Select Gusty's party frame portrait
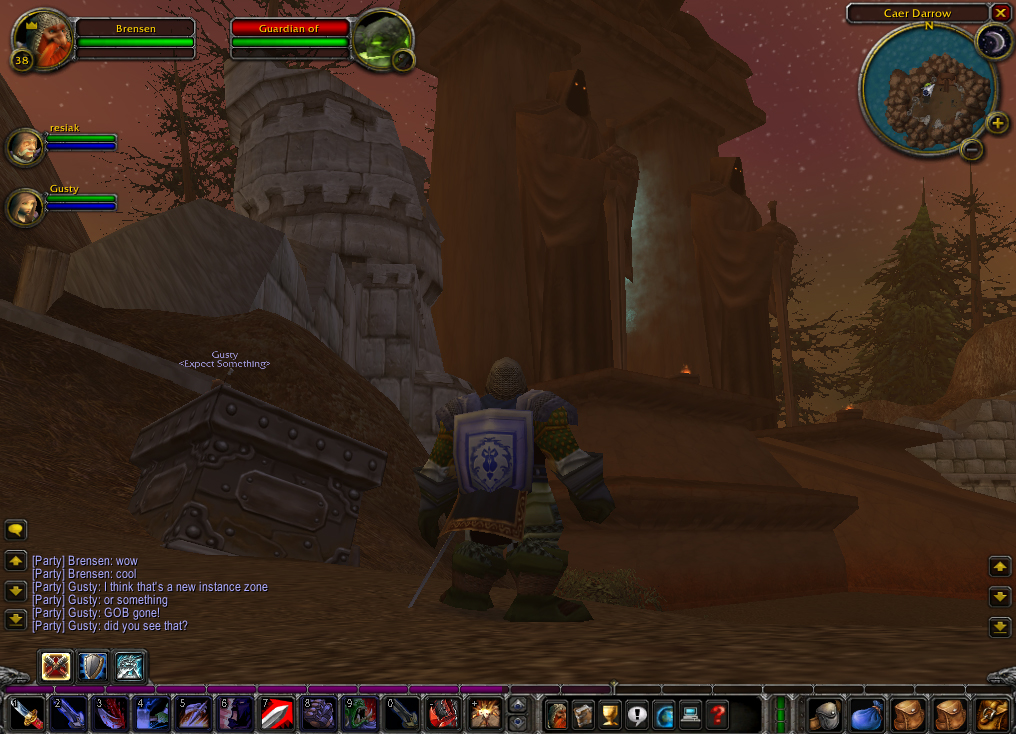Screen dimensions: 1016x734 click(24, 207)
